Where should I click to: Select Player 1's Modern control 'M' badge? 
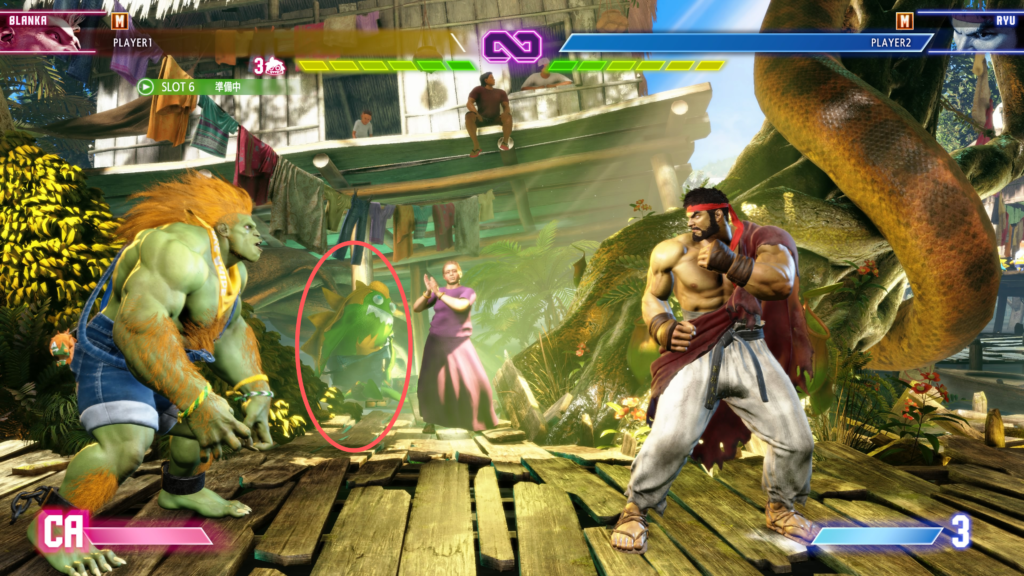[x=120, y=20]
